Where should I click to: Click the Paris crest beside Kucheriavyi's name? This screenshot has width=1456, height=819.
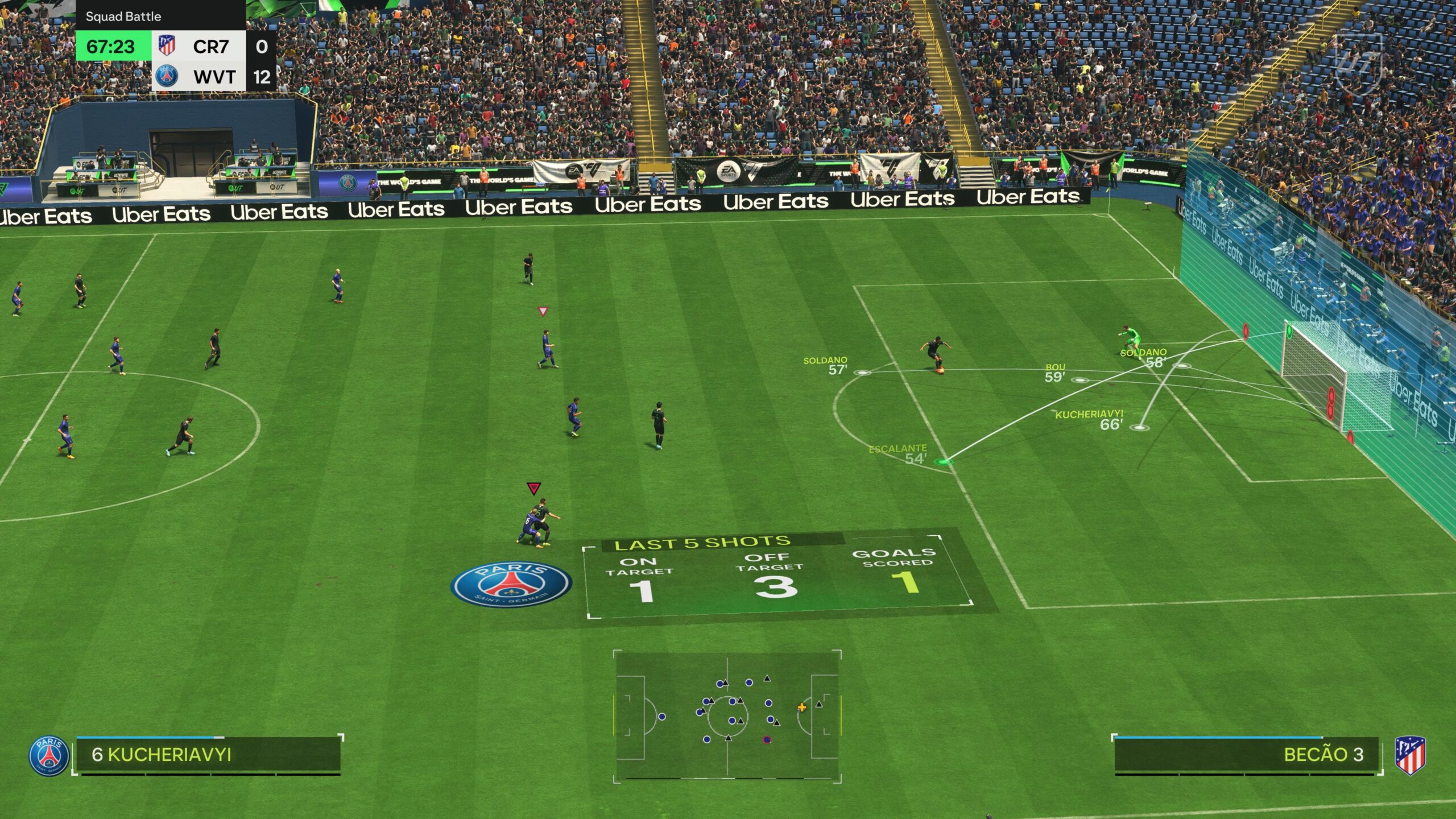click(49, 756)
